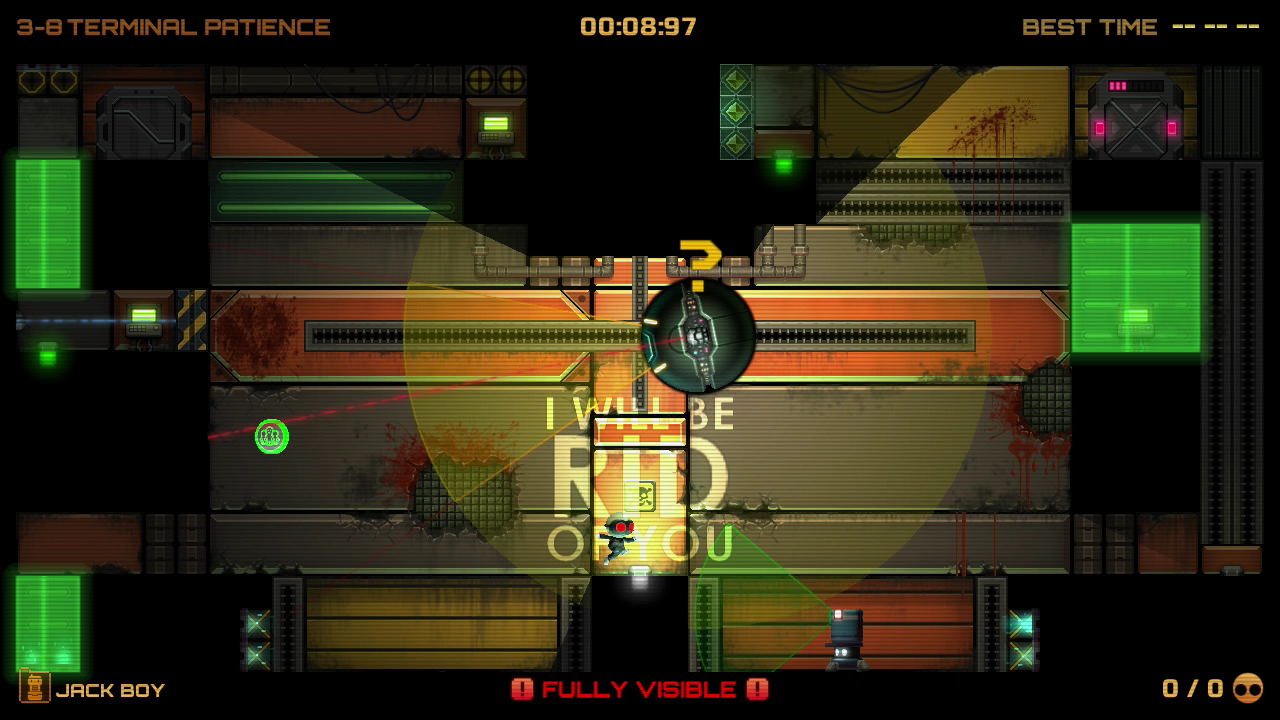Click the red exclamation icon left of FULLY VISIBLE
The image size is (1280, 720).
tap(524, 689)
